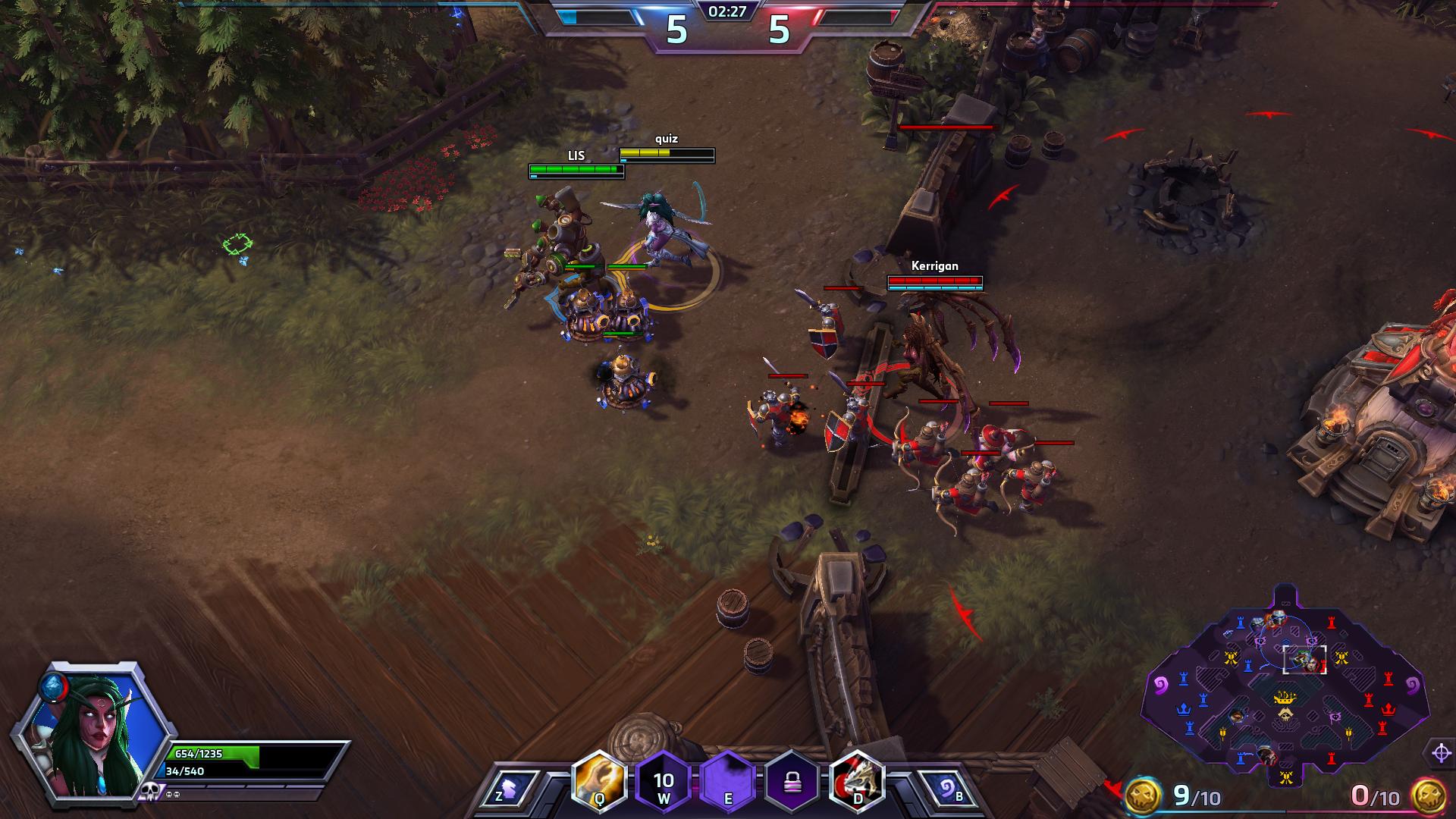
Task: Click the skull icon below the portrait
Action: tap(149, 792)
